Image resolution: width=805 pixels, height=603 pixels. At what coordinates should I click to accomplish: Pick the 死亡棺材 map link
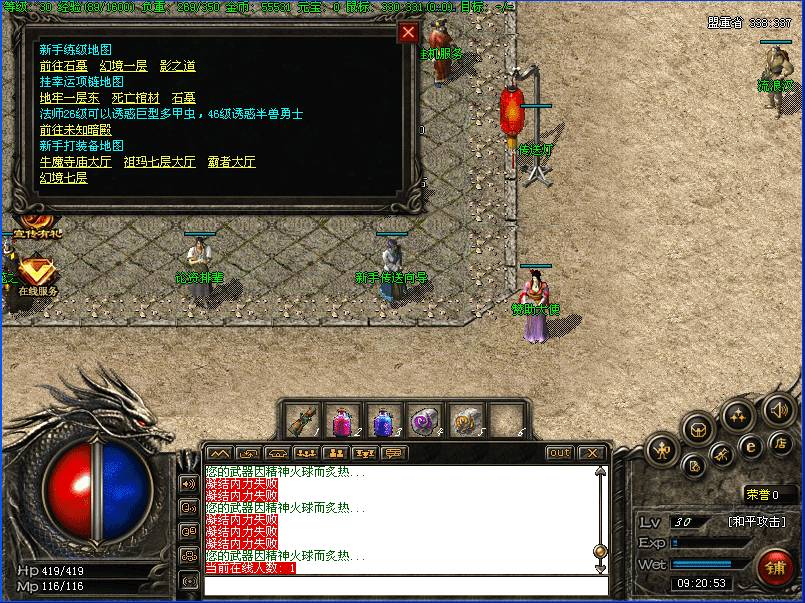pos(135,98)
